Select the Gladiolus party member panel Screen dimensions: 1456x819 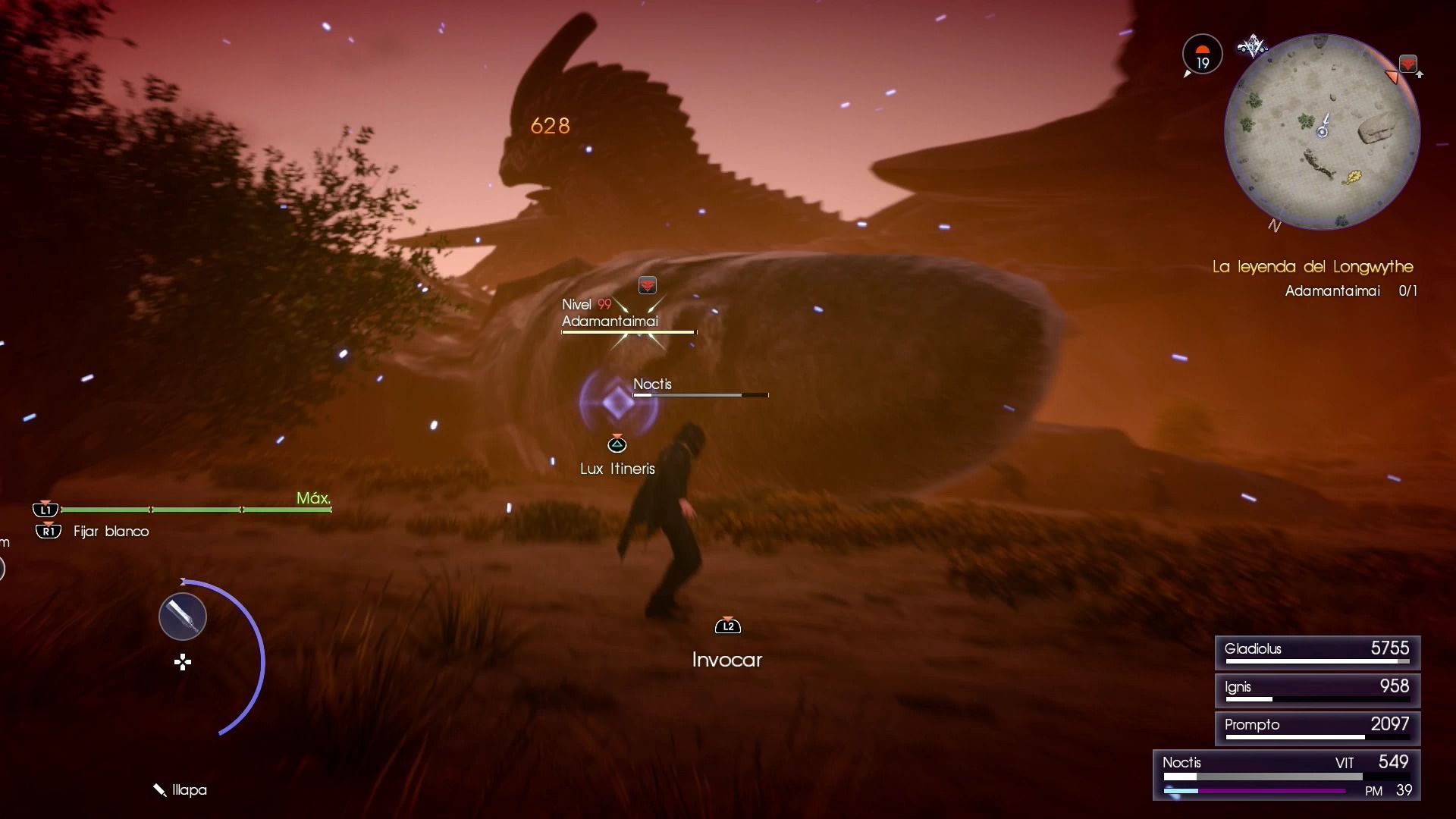point(1317,652)
